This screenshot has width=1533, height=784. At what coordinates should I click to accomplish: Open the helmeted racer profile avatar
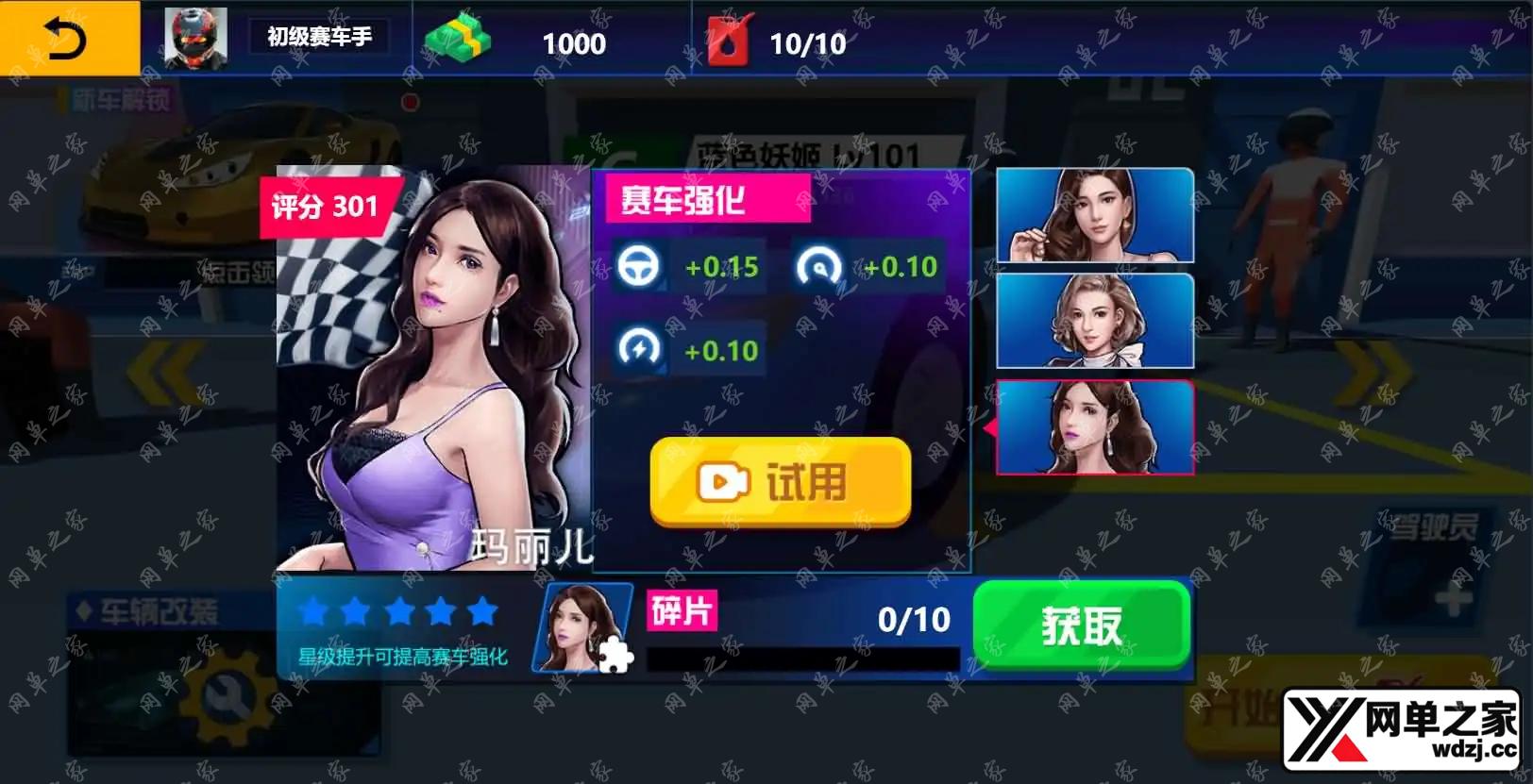(x=195, y=39)
